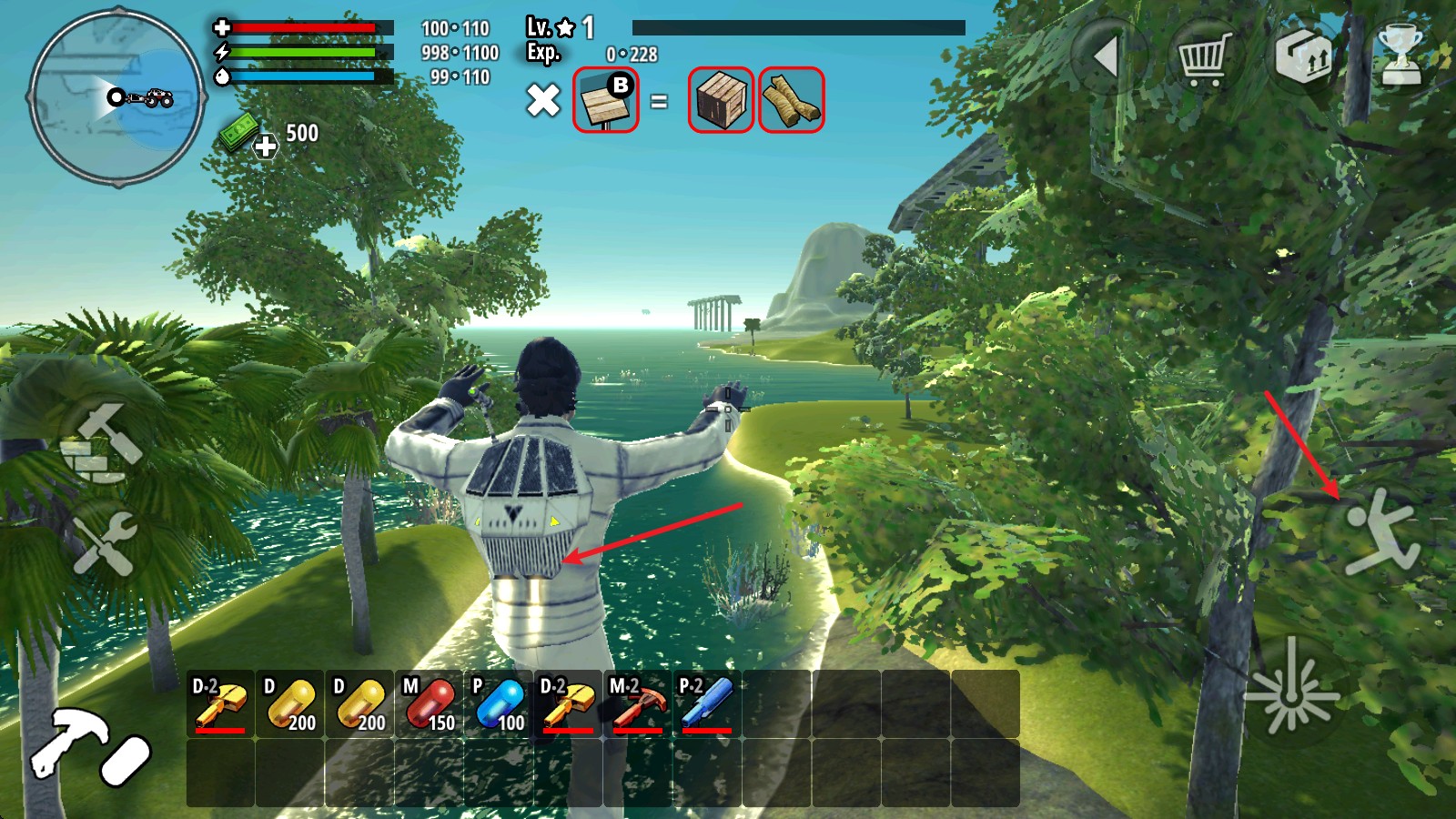Screen dimensions: 1456x819
Task: Click the wood logs ingredient
Action: (791, 100)
